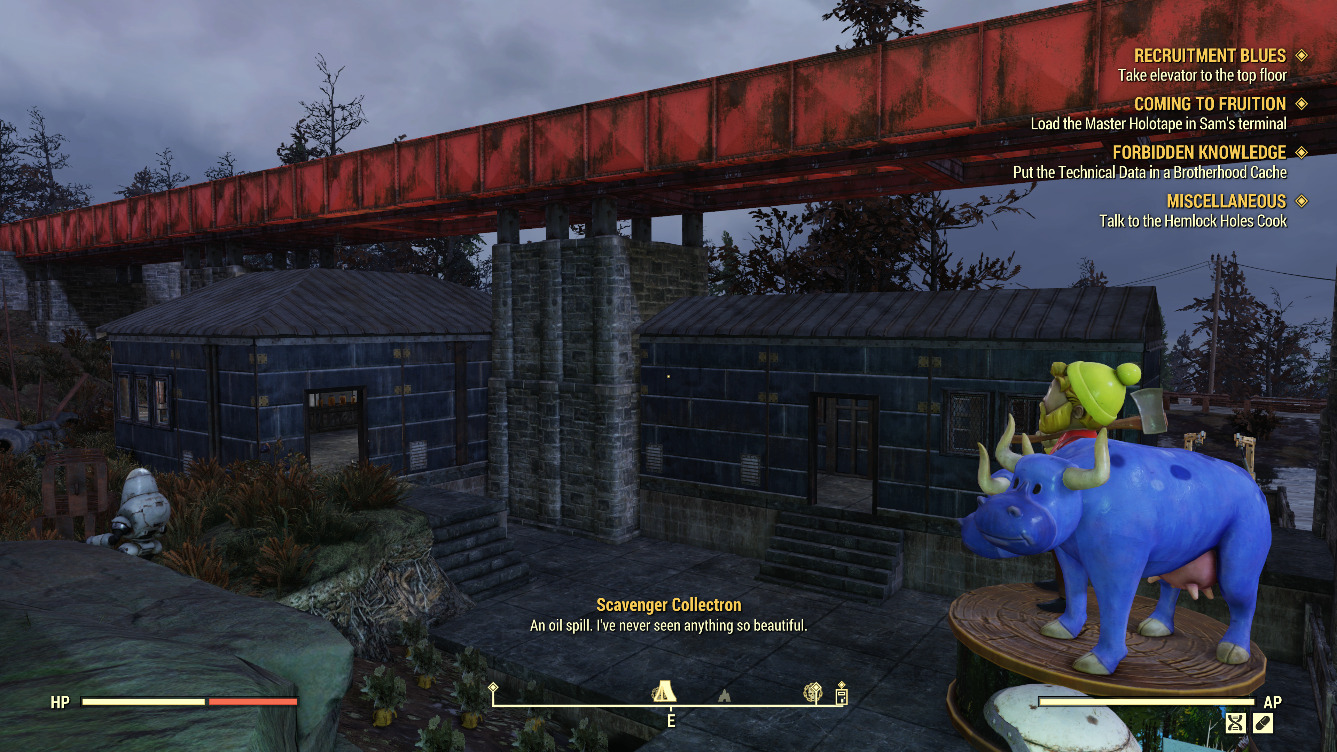Click the faded campfire marker on compass

pyautogui.click(x=723, y=694)
